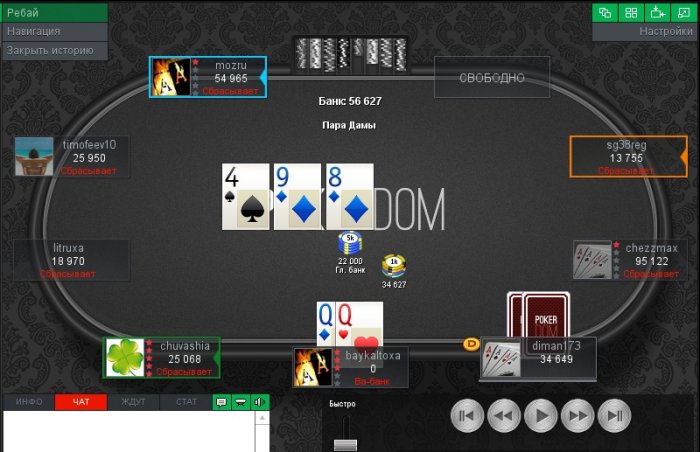Rewind the hand replay
This screenshot has height=452, width=700.
pos(503,415)
